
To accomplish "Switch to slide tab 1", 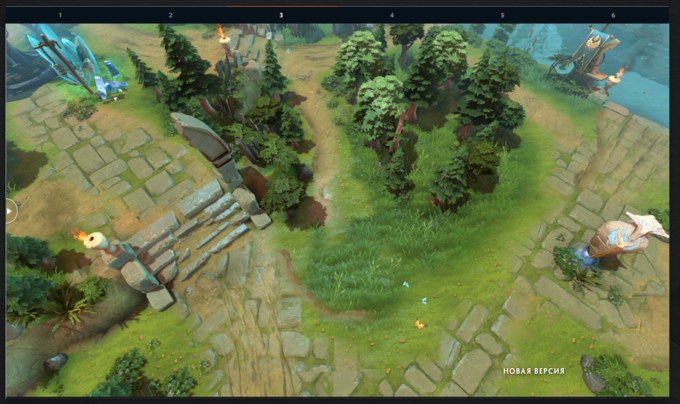I will pos(59,15).
